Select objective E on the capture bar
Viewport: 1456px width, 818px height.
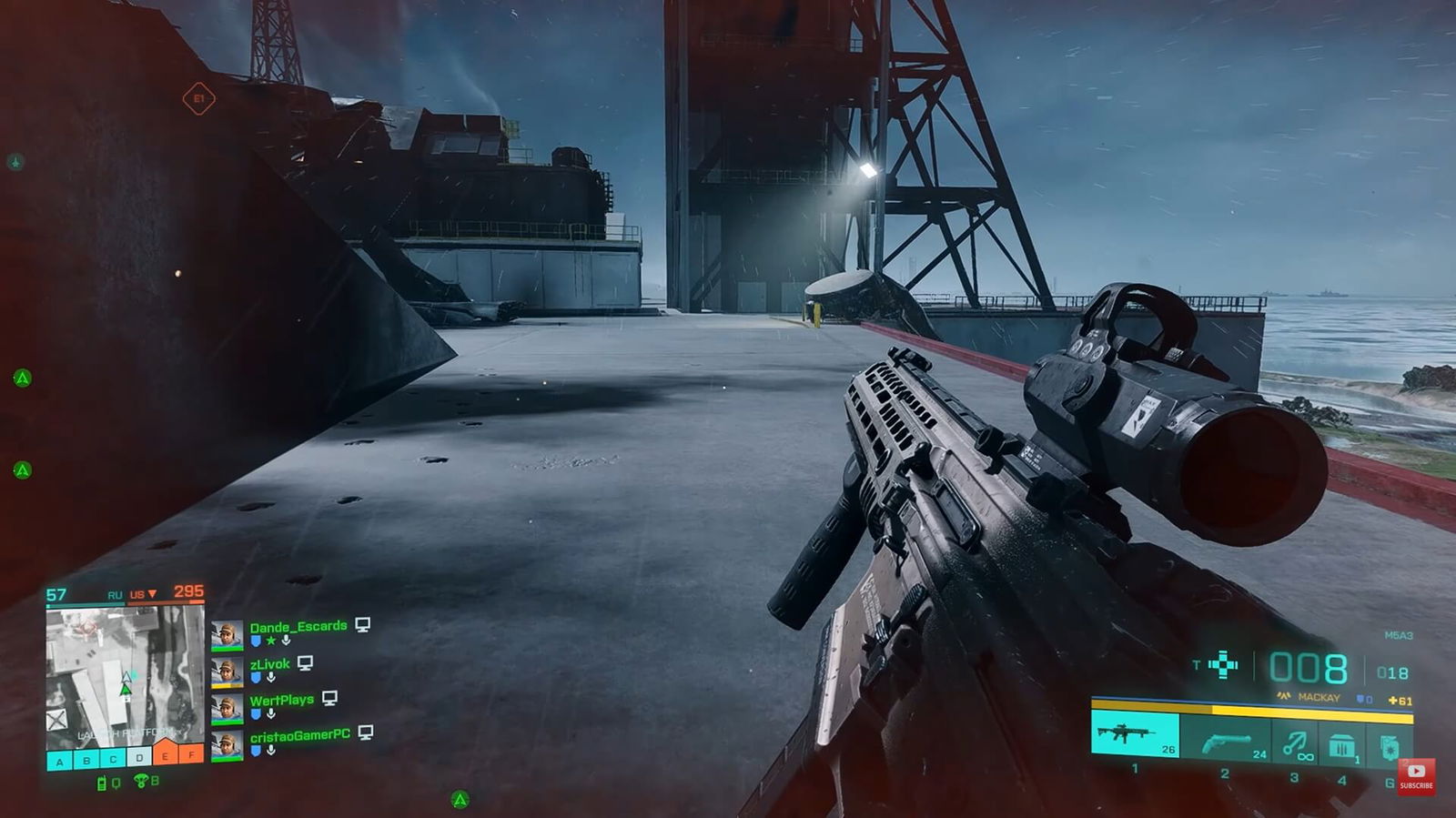pos(166,756)
